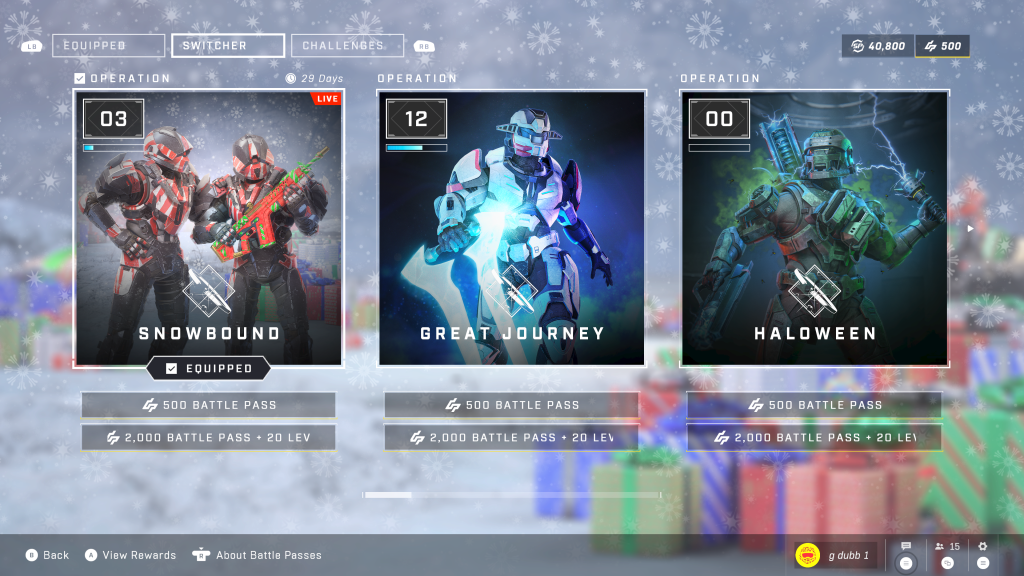Image resolution: width=1024 pixels, height=576 pixels.
Task: Choose the Great Journey operation card
Action: 511,228
